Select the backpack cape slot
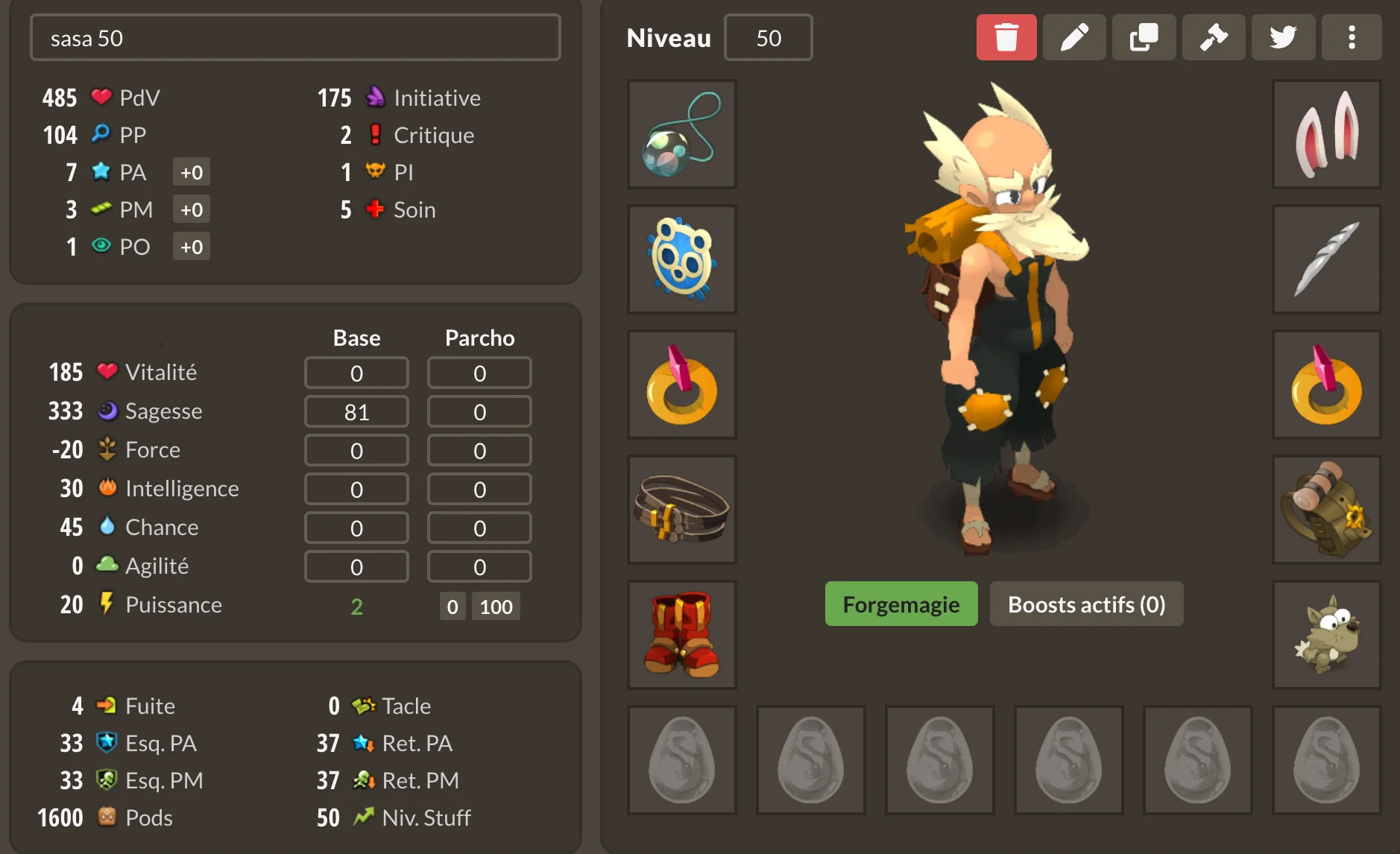 [x=1326, y=510]
